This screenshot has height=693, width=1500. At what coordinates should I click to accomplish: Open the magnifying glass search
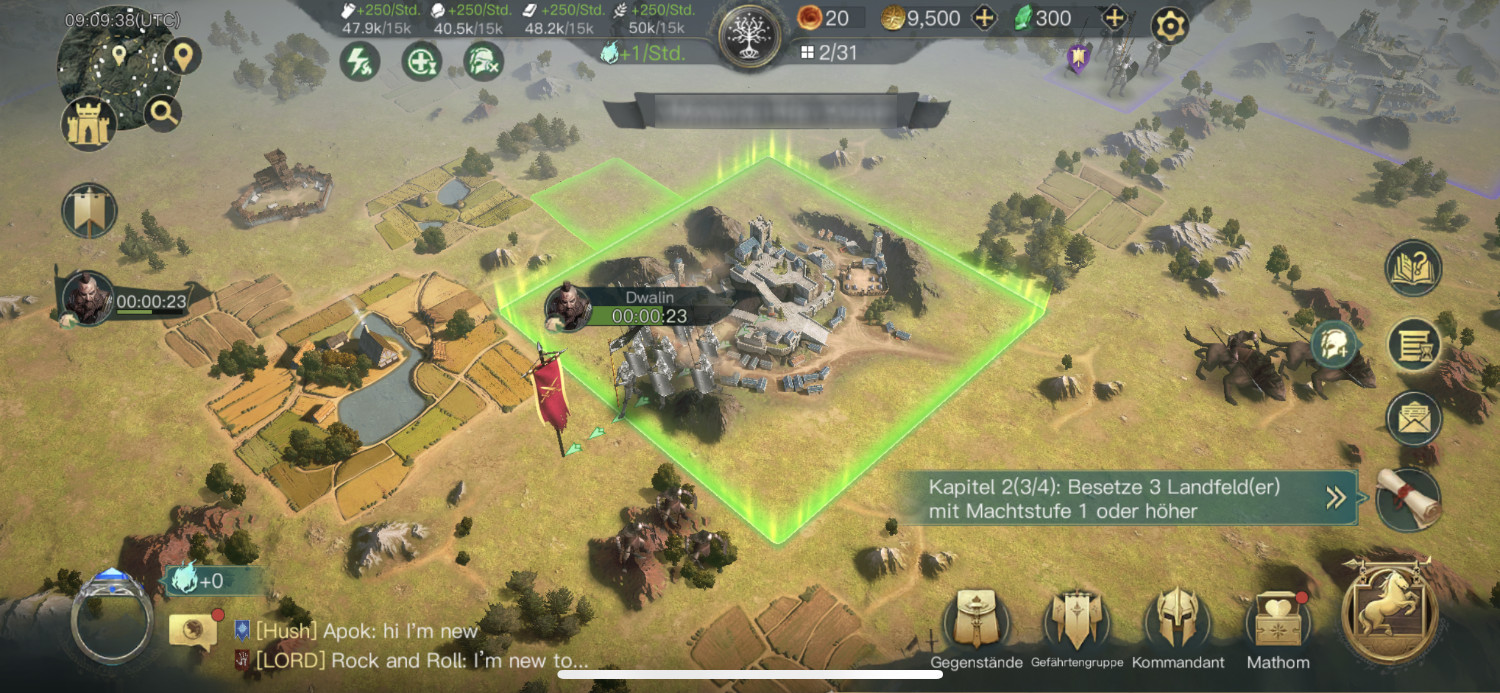pyautogui.click(x=163, y=114)
